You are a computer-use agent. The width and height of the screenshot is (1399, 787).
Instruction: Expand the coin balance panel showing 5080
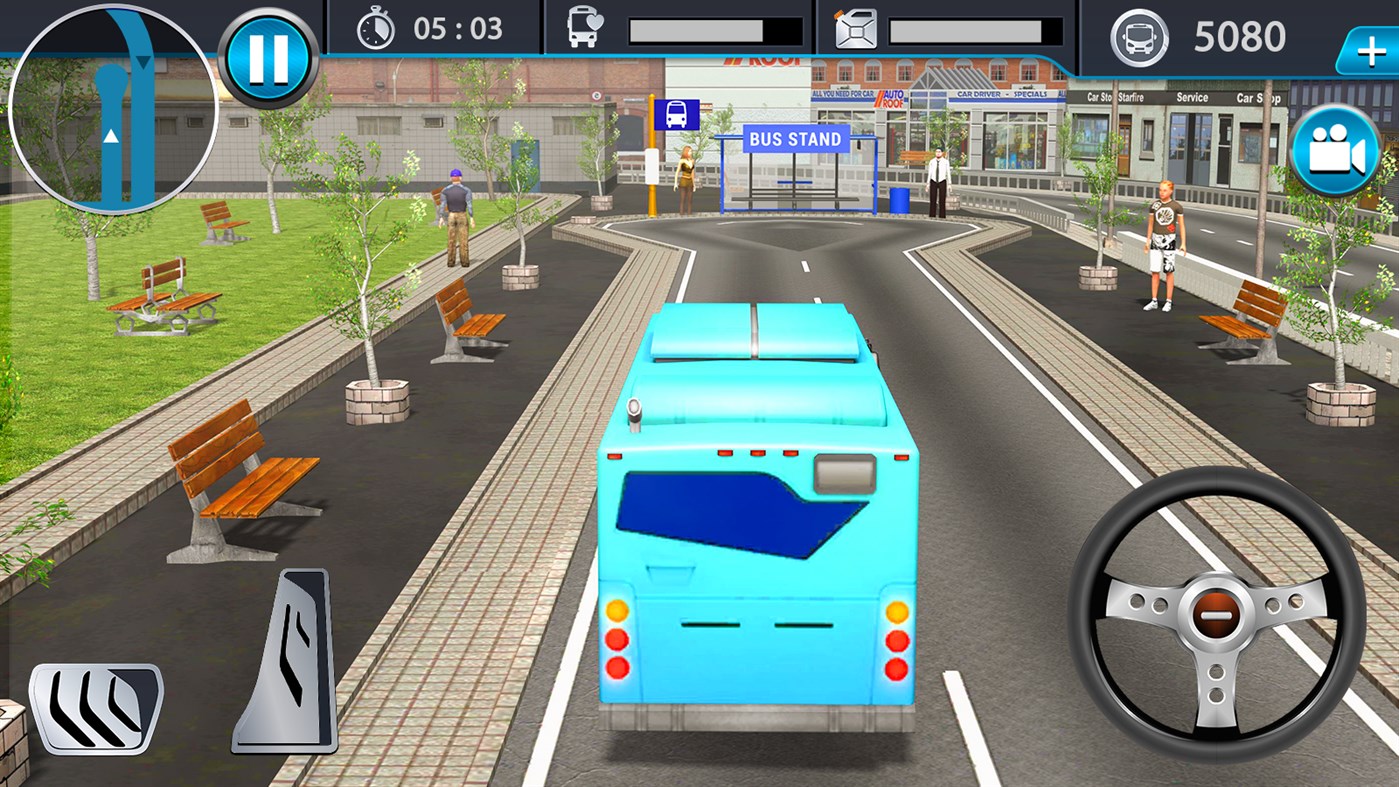click(1240, 36)
